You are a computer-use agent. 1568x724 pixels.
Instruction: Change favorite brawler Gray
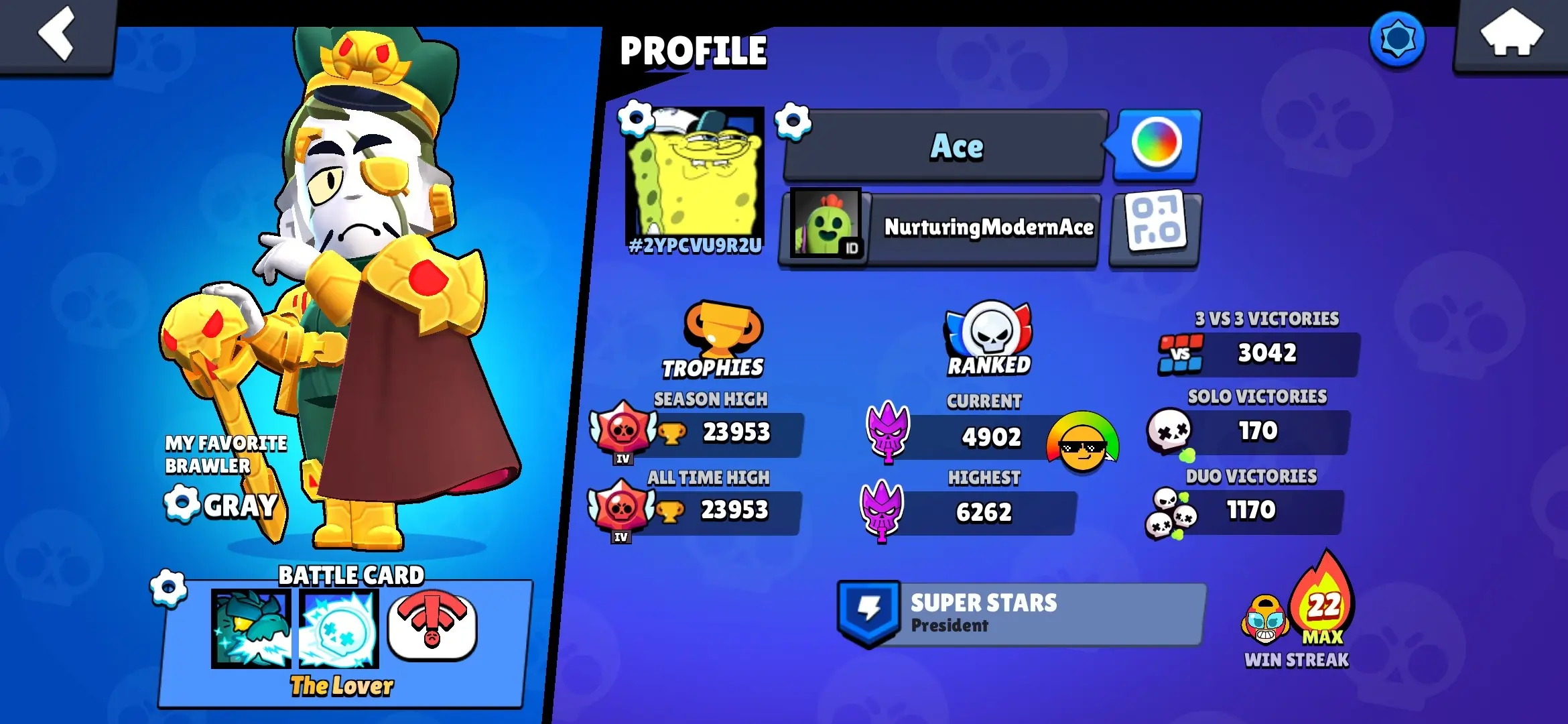182,503
